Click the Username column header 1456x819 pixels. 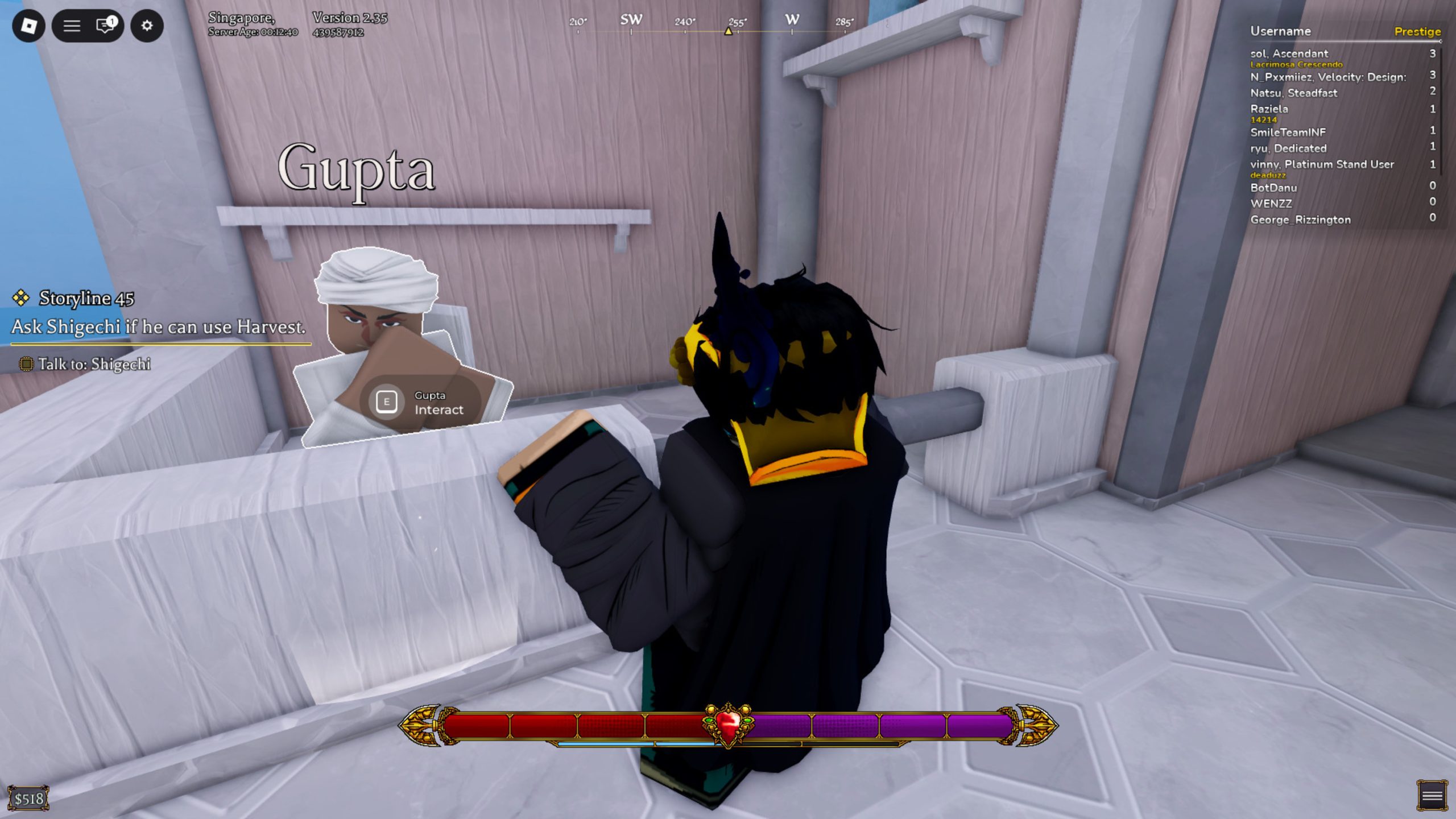point(1280,31)
